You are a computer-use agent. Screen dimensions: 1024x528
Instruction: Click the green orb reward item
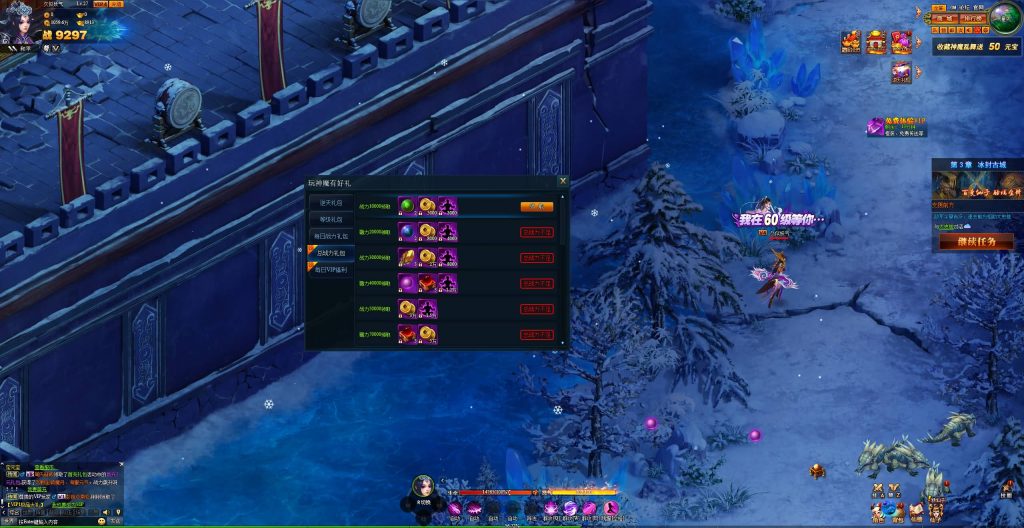(x=407, y=205)
